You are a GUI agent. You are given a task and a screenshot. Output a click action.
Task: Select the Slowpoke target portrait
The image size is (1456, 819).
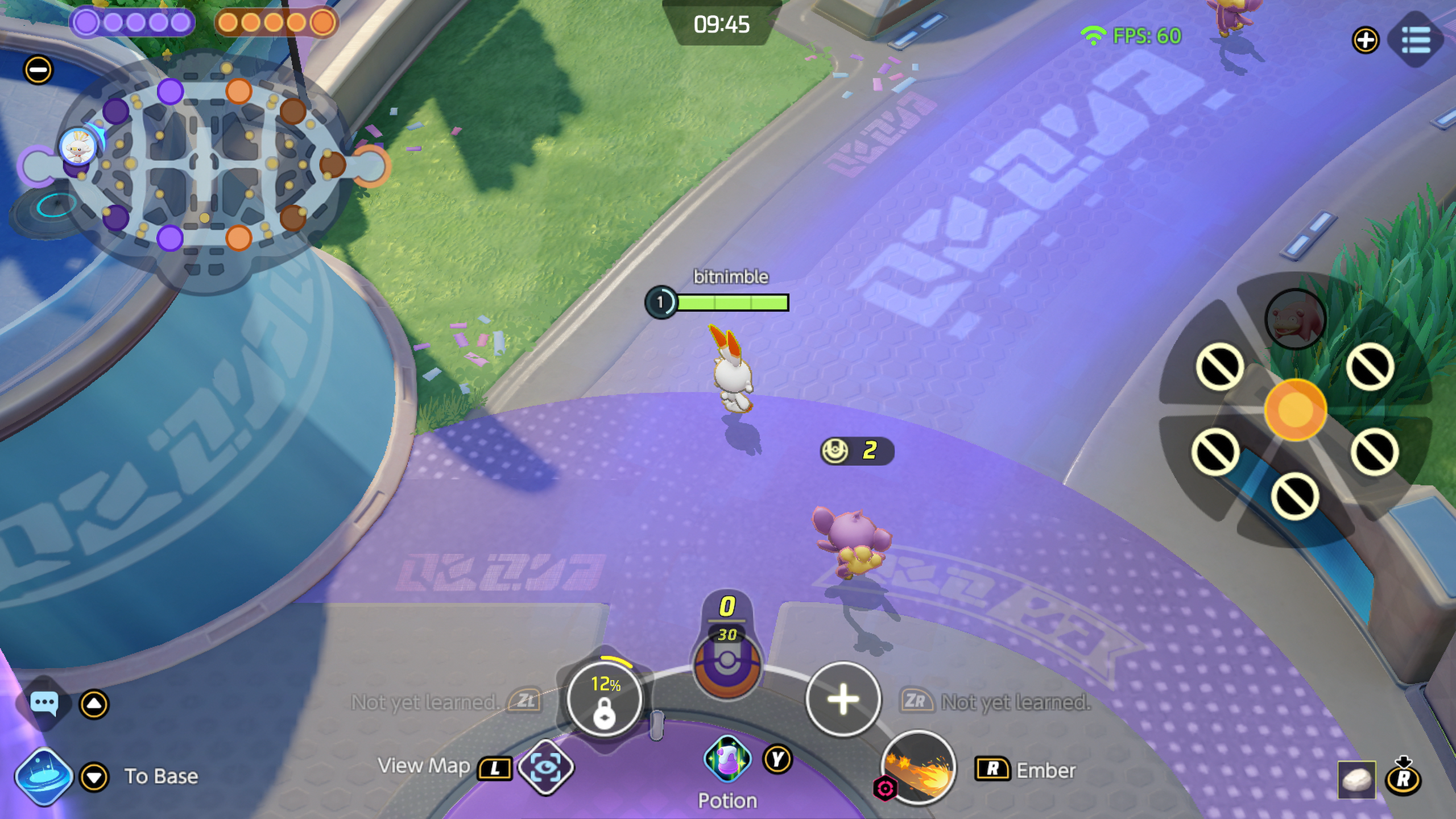[1295, 319]
